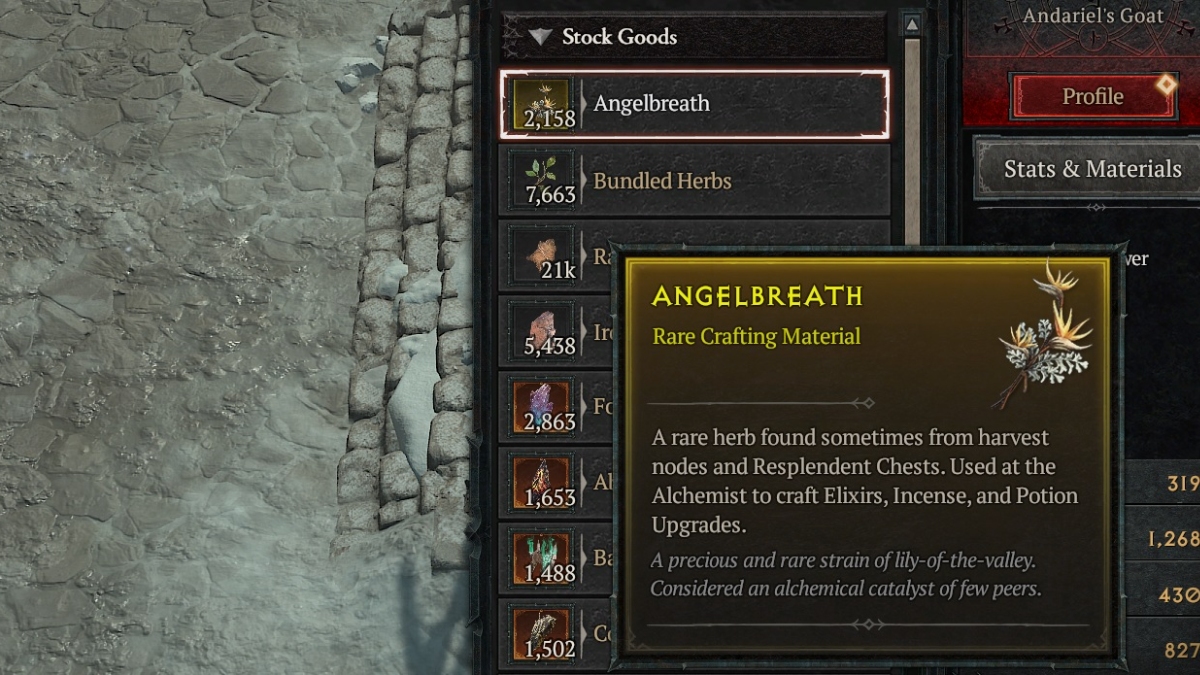Select the material slot showing 1,653

(543, 483)
